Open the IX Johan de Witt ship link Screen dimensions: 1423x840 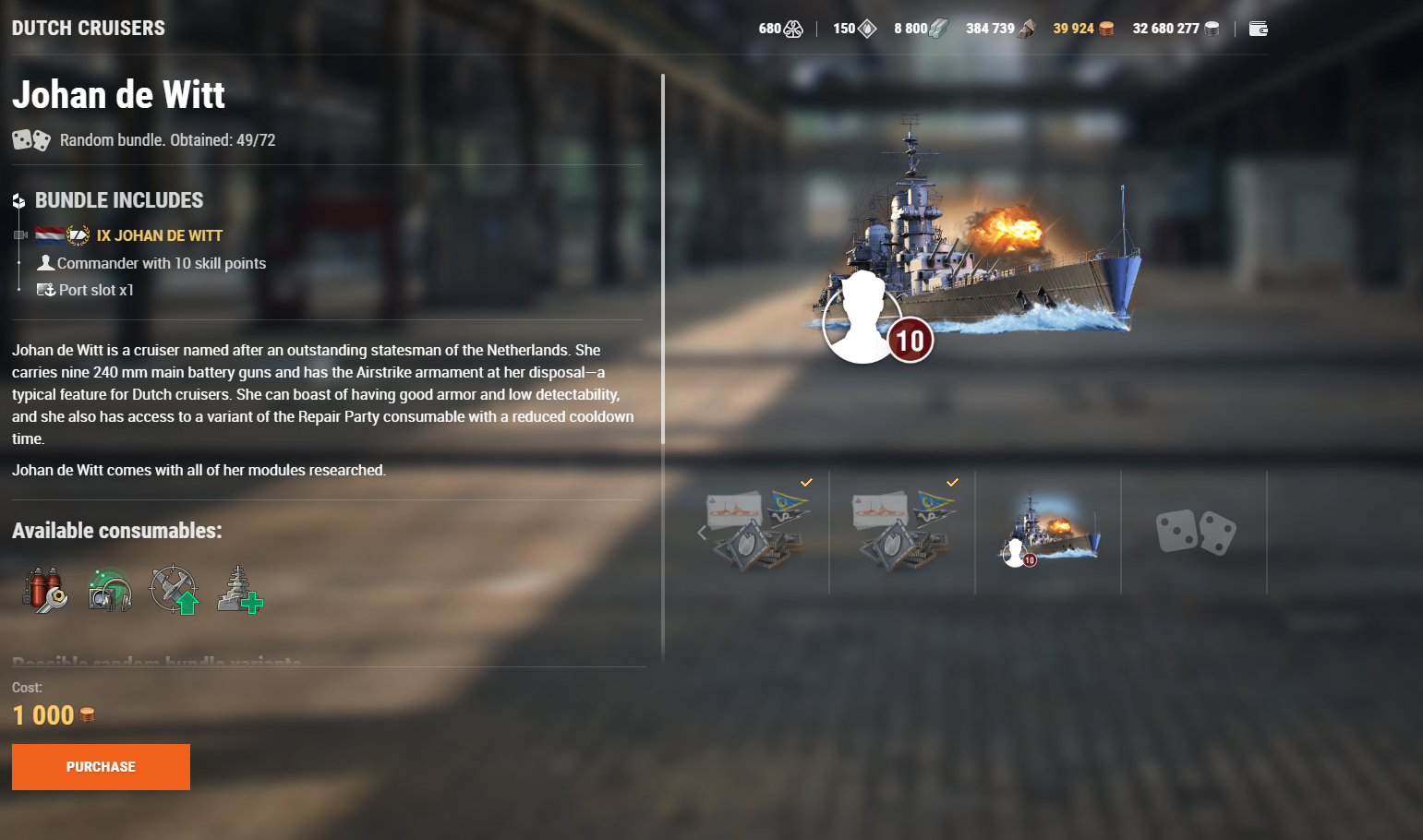[159, 236]
